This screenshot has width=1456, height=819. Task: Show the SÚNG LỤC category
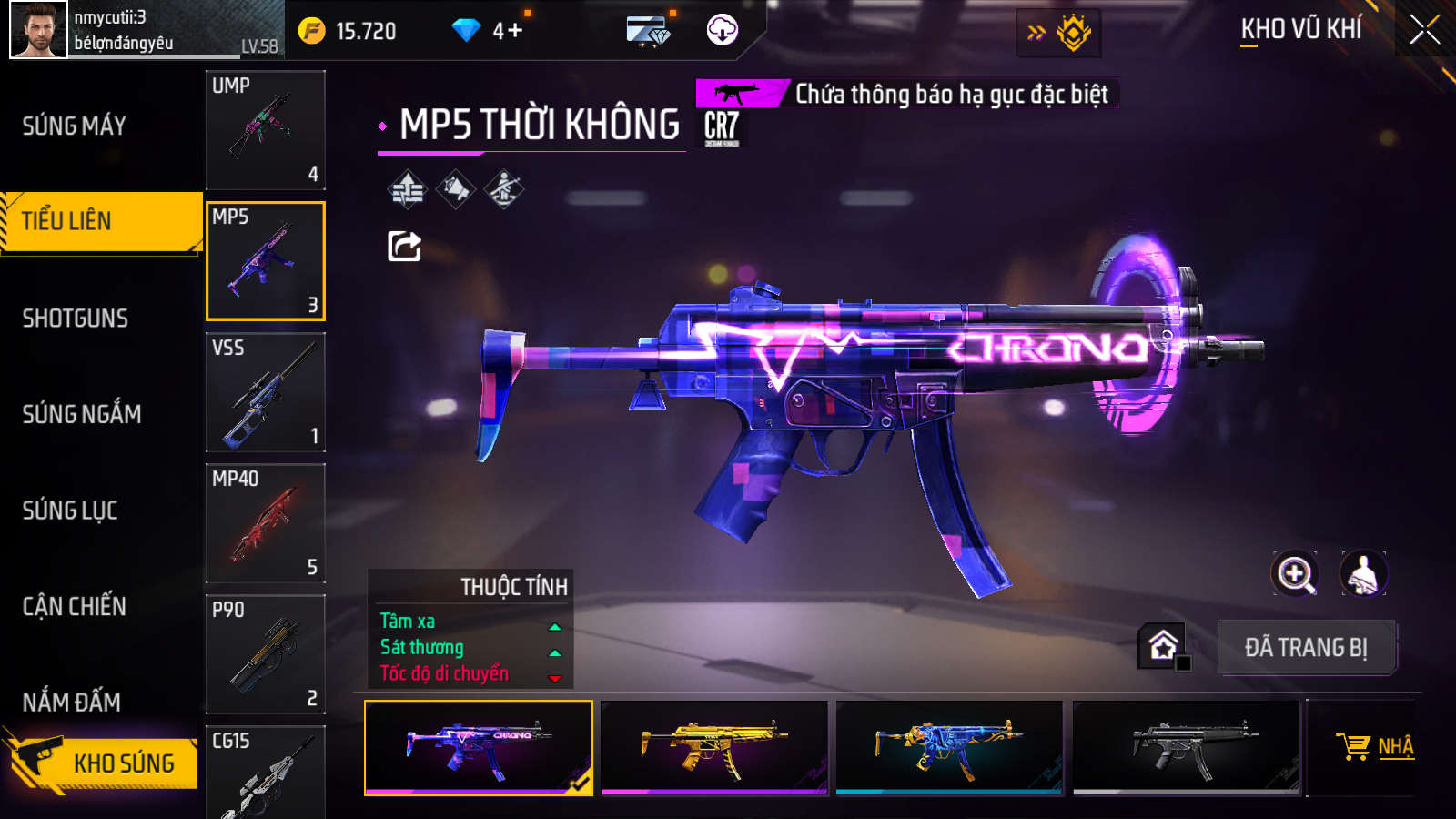[x=70, y=511]
